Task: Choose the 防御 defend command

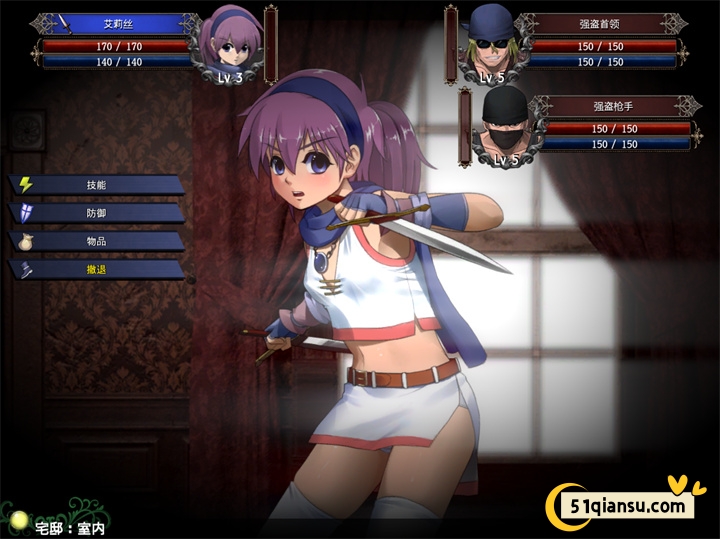Action: (96, 213)
